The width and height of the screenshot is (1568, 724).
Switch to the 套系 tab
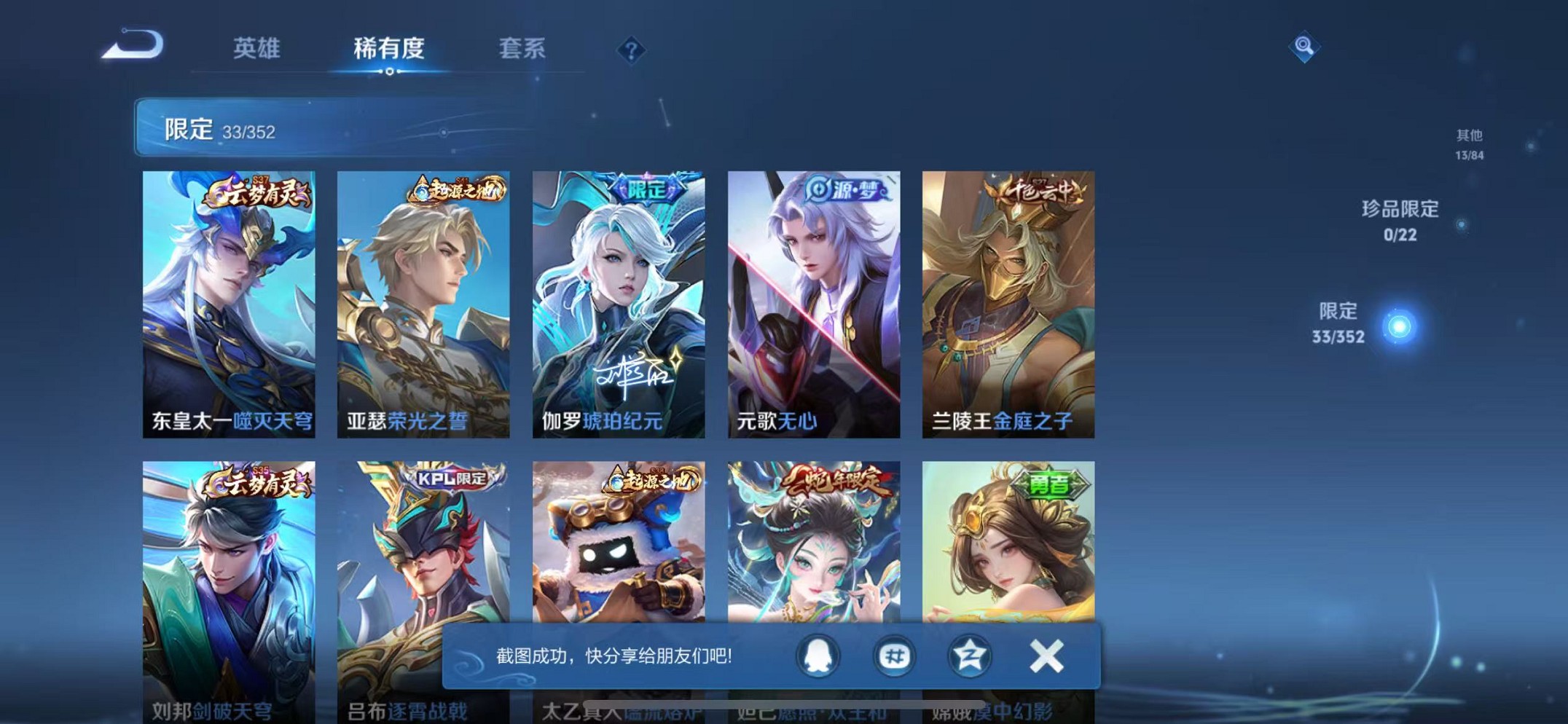pos(522,49)
